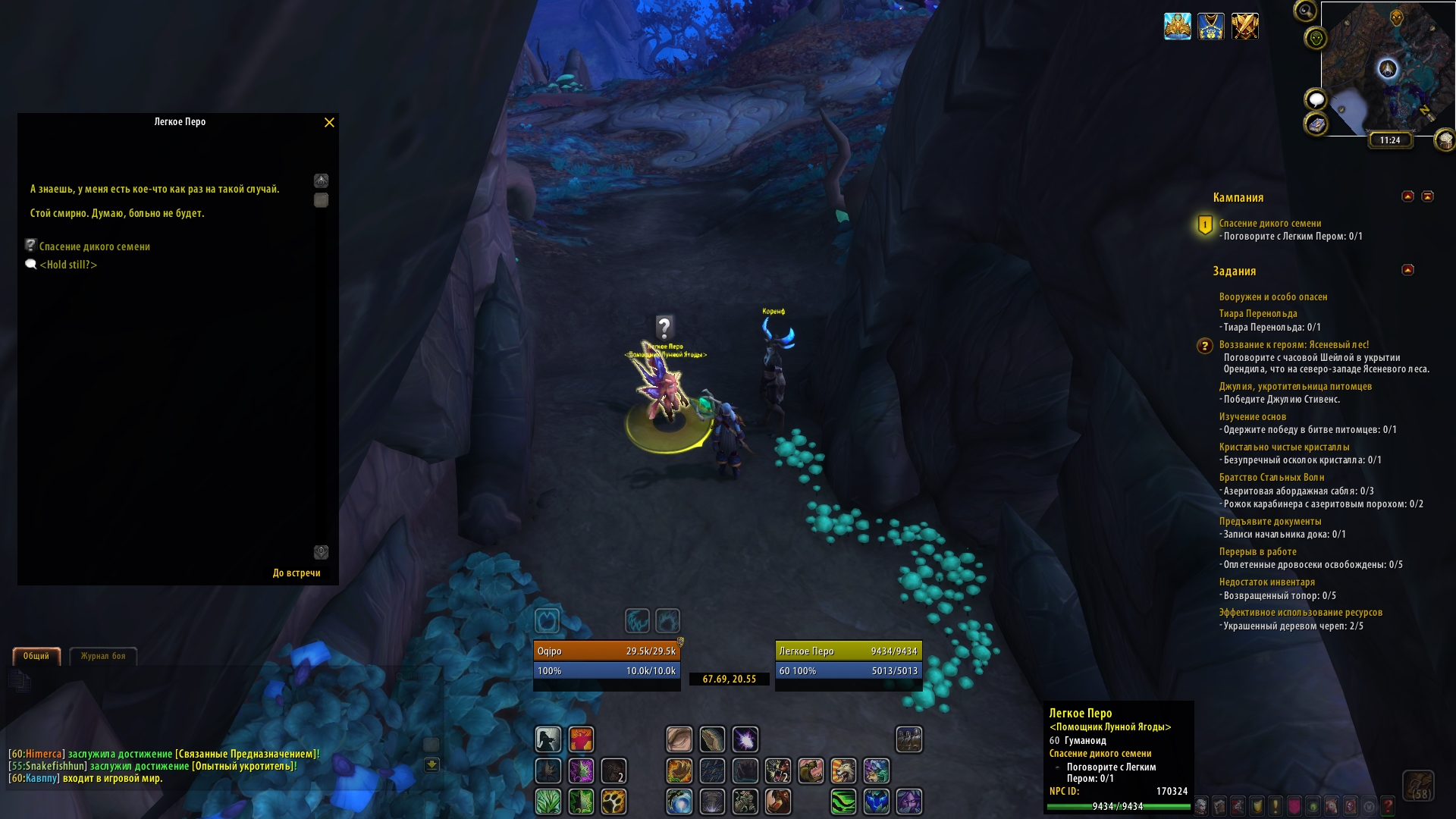This screenshot has width=1456, height=819.
Task: Select the Тиара Перенольда quest in tracker
Action: pos(1258,314)
